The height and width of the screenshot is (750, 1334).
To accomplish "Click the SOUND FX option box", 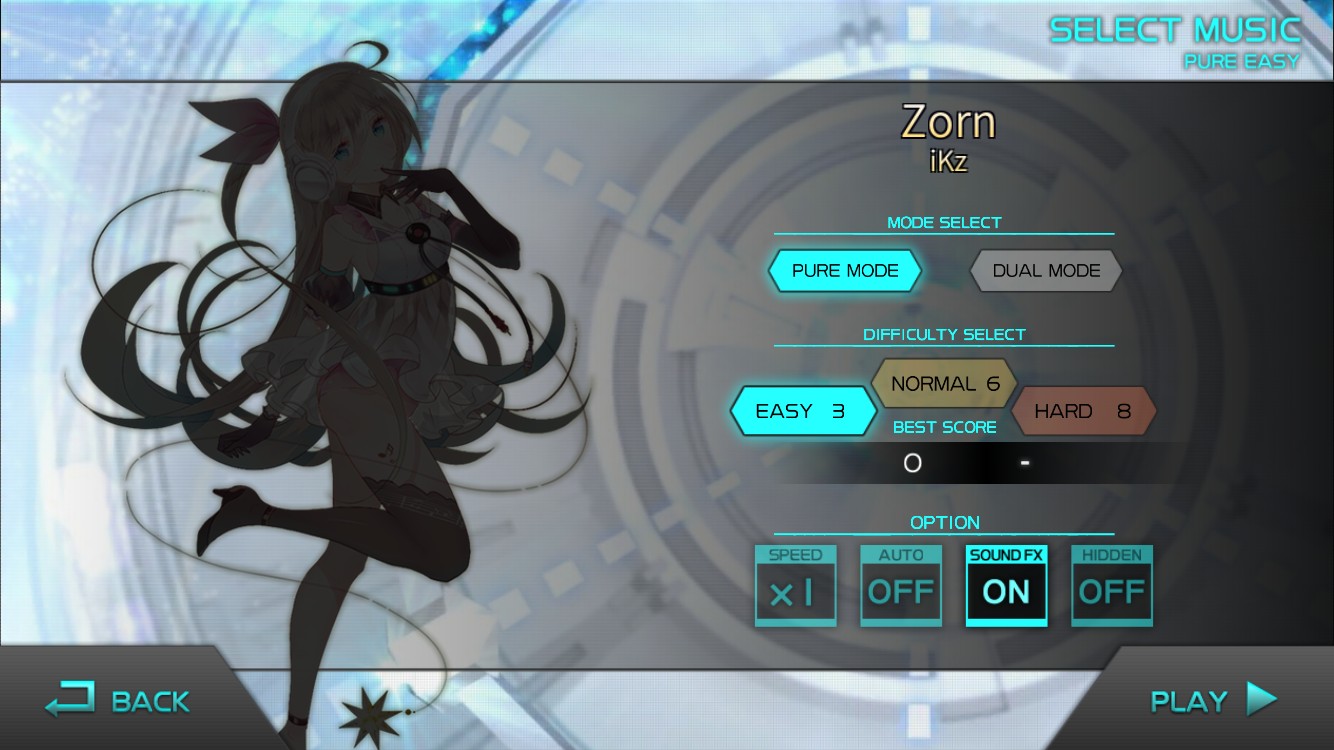I will point(1006,588).
